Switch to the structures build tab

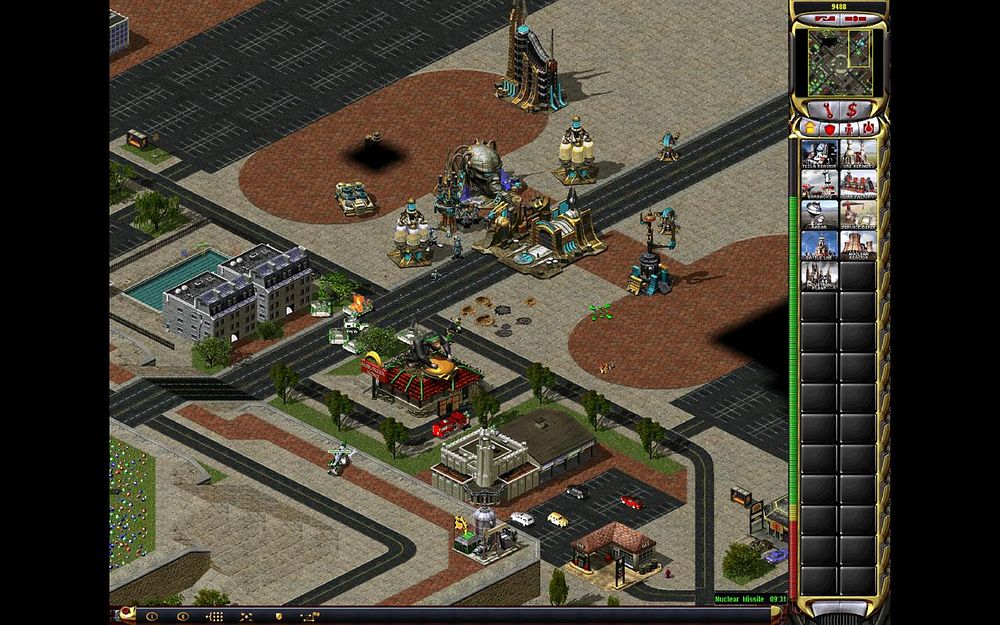[811, 128]
